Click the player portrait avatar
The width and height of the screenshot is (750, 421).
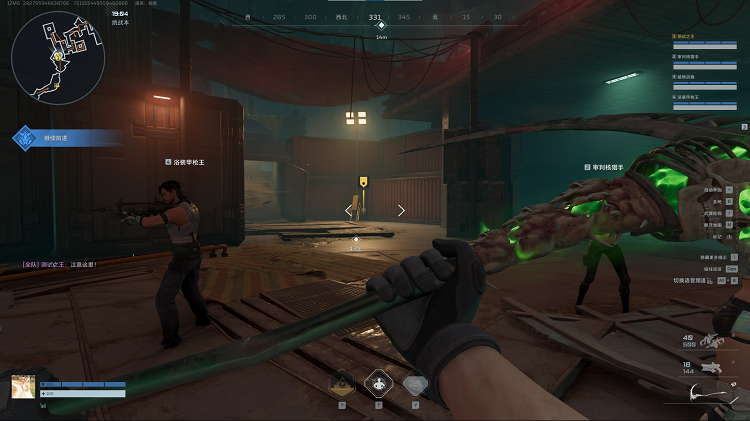pos(23,387)
